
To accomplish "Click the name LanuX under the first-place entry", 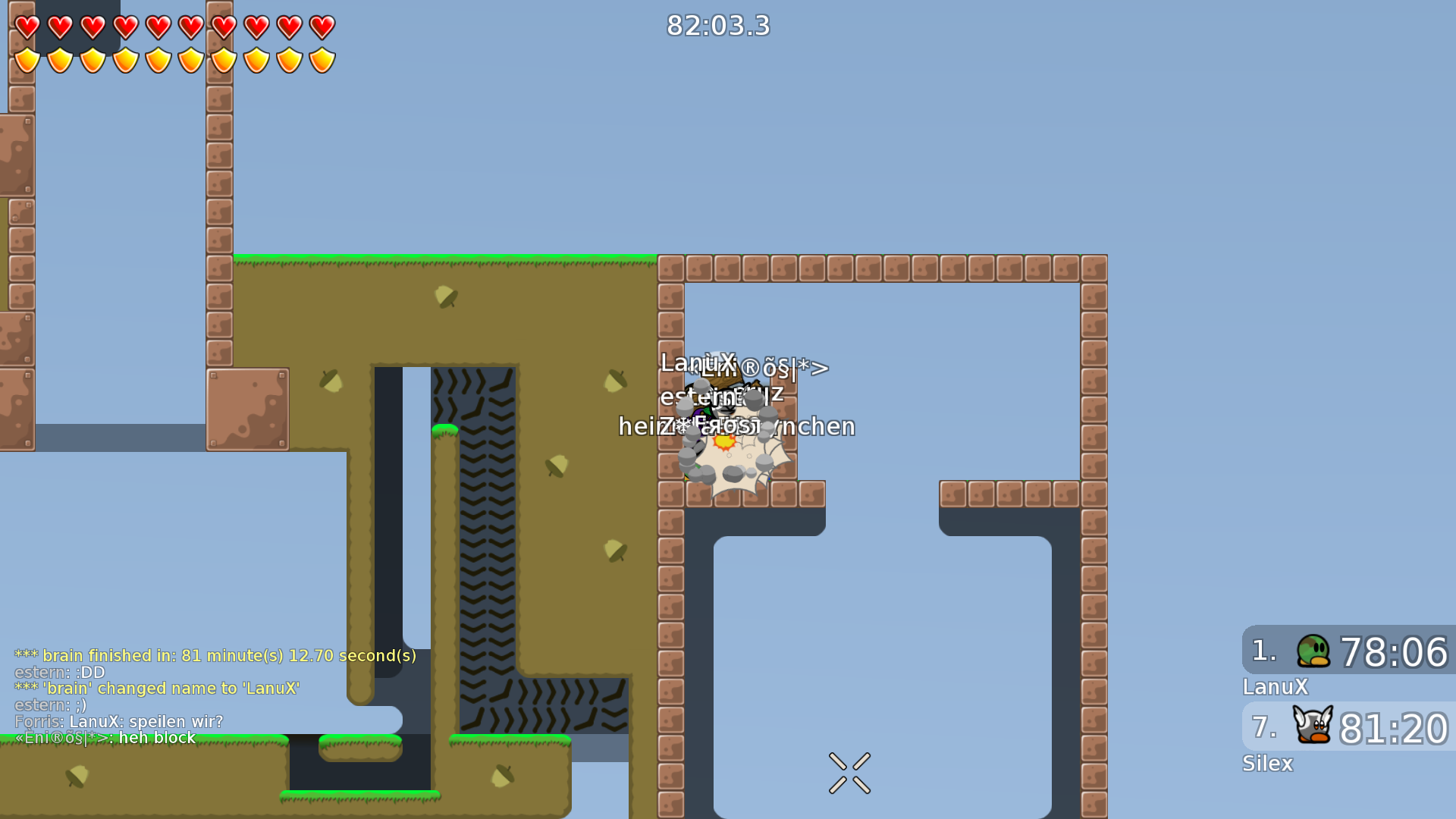I will click(1275, 687).
